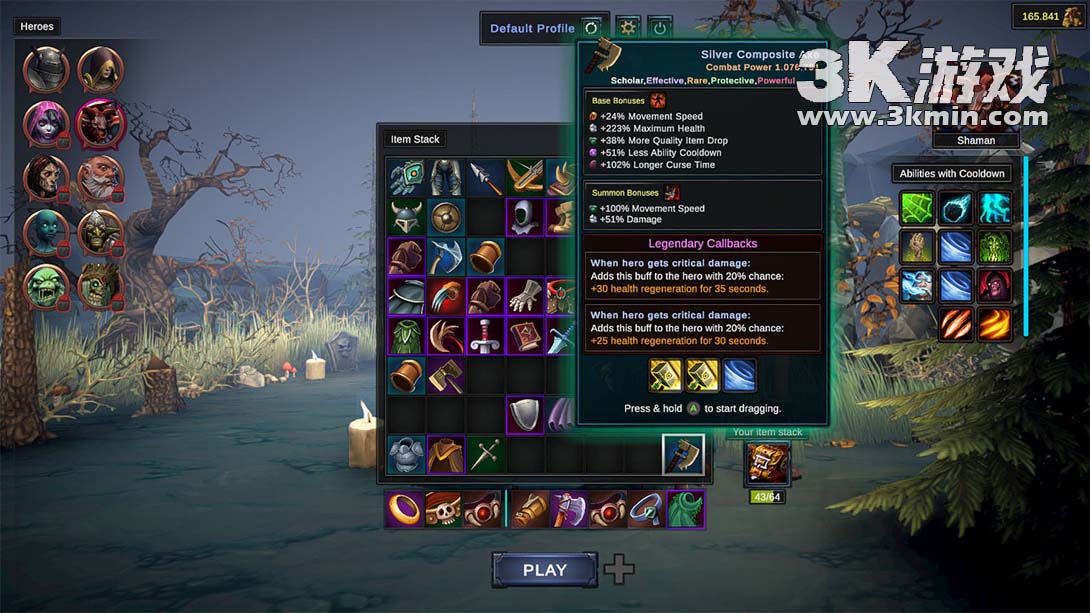Screen dimensions: 1090x613
Task: Select the red demon hero portrait
Action: tap(100, 123)
